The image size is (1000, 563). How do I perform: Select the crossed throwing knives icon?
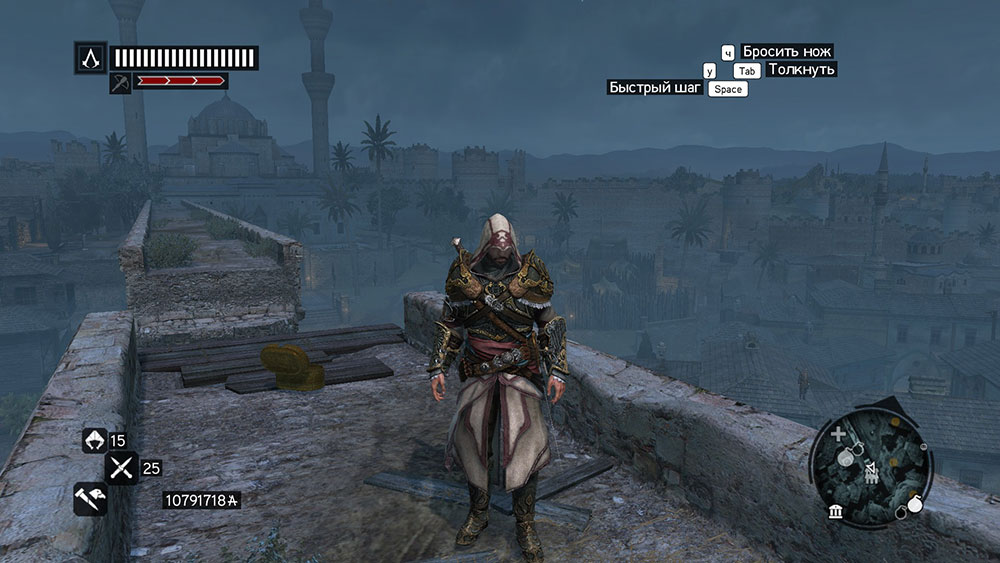click(122, 467)
